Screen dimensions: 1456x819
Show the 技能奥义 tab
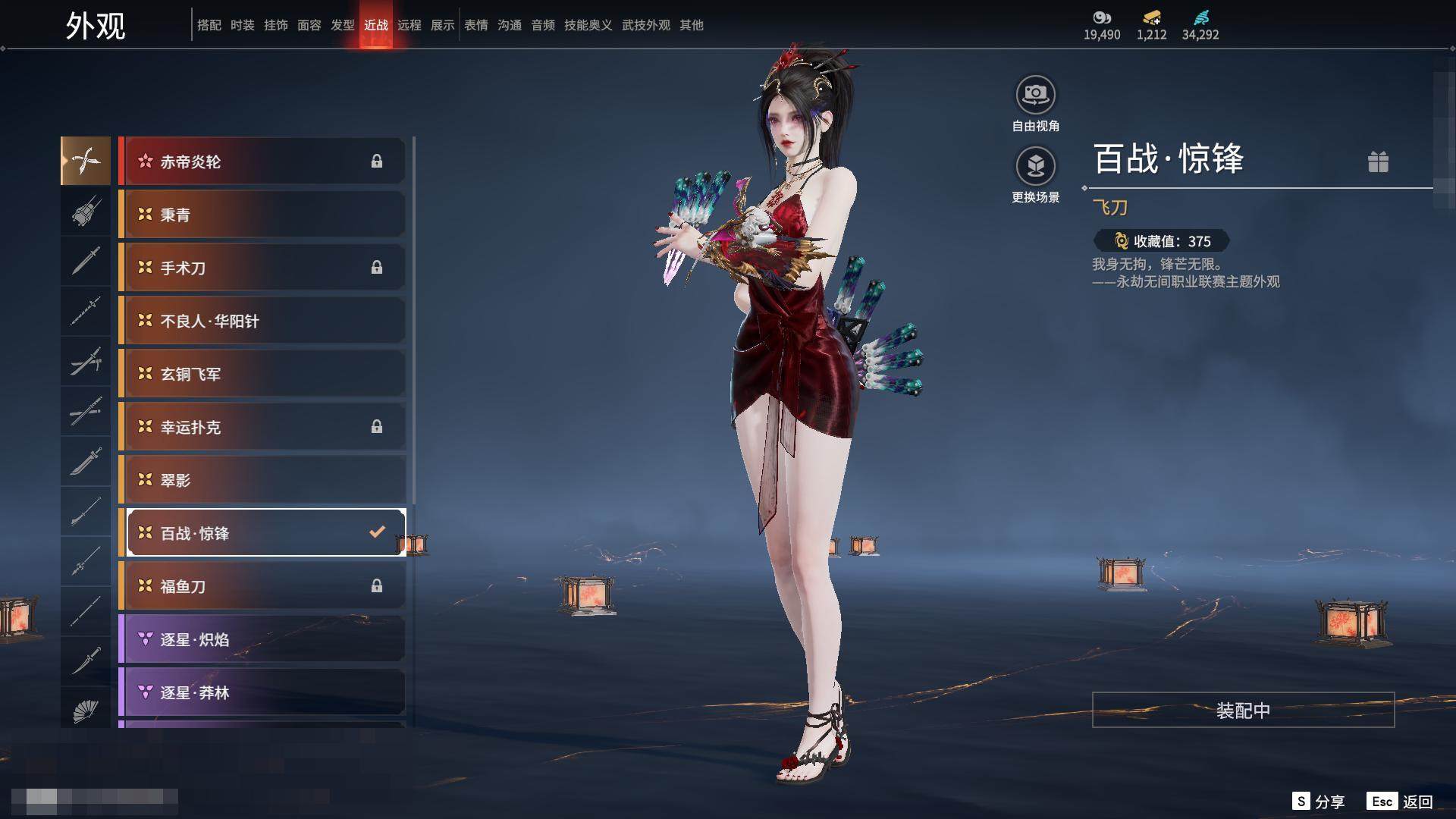tap(588, 25)
